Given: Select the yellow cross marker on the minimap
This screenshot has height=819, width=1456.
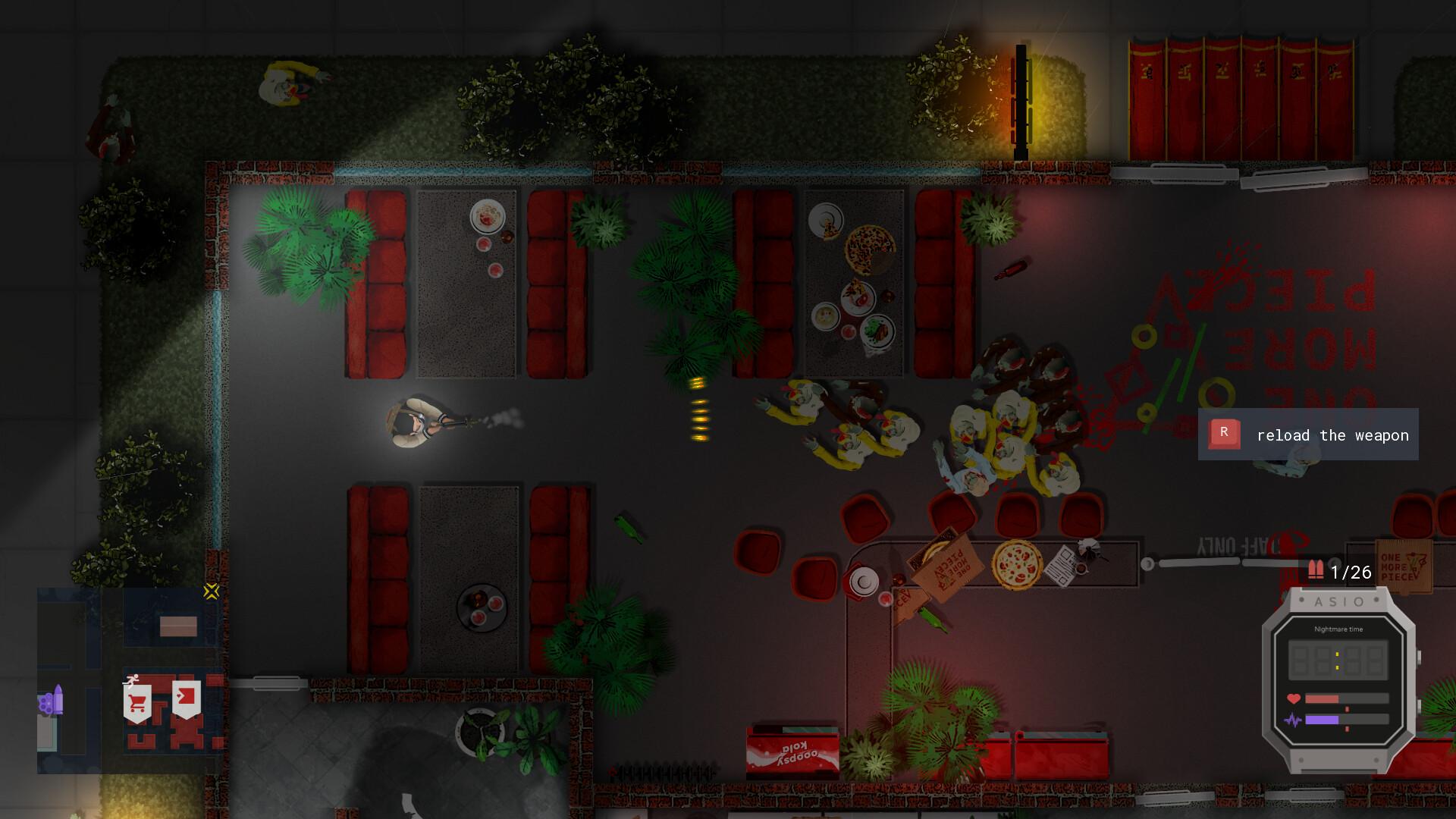Looking at the screenshot, I should [x=211, y=591].
